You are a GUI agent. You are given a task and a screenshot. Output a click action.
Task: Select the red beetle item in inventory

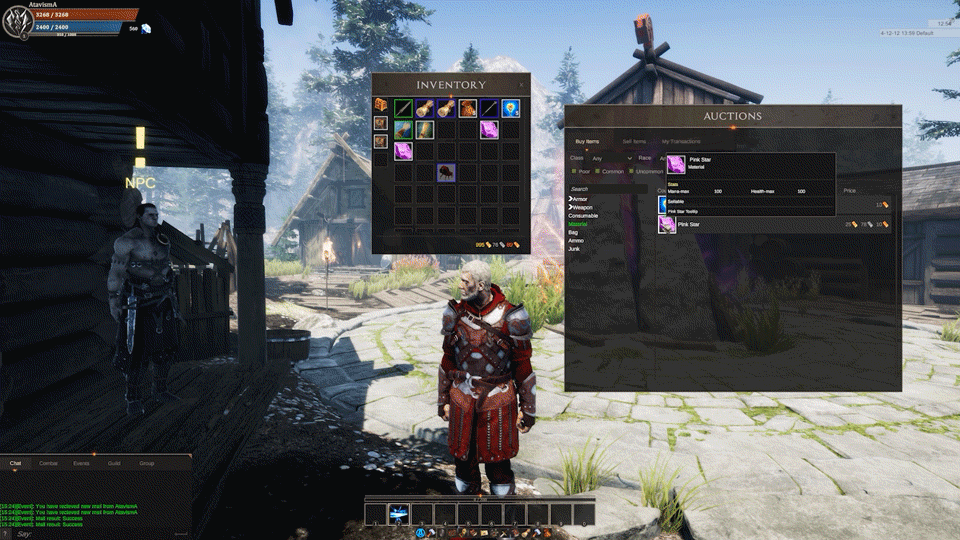coord(446,172)
